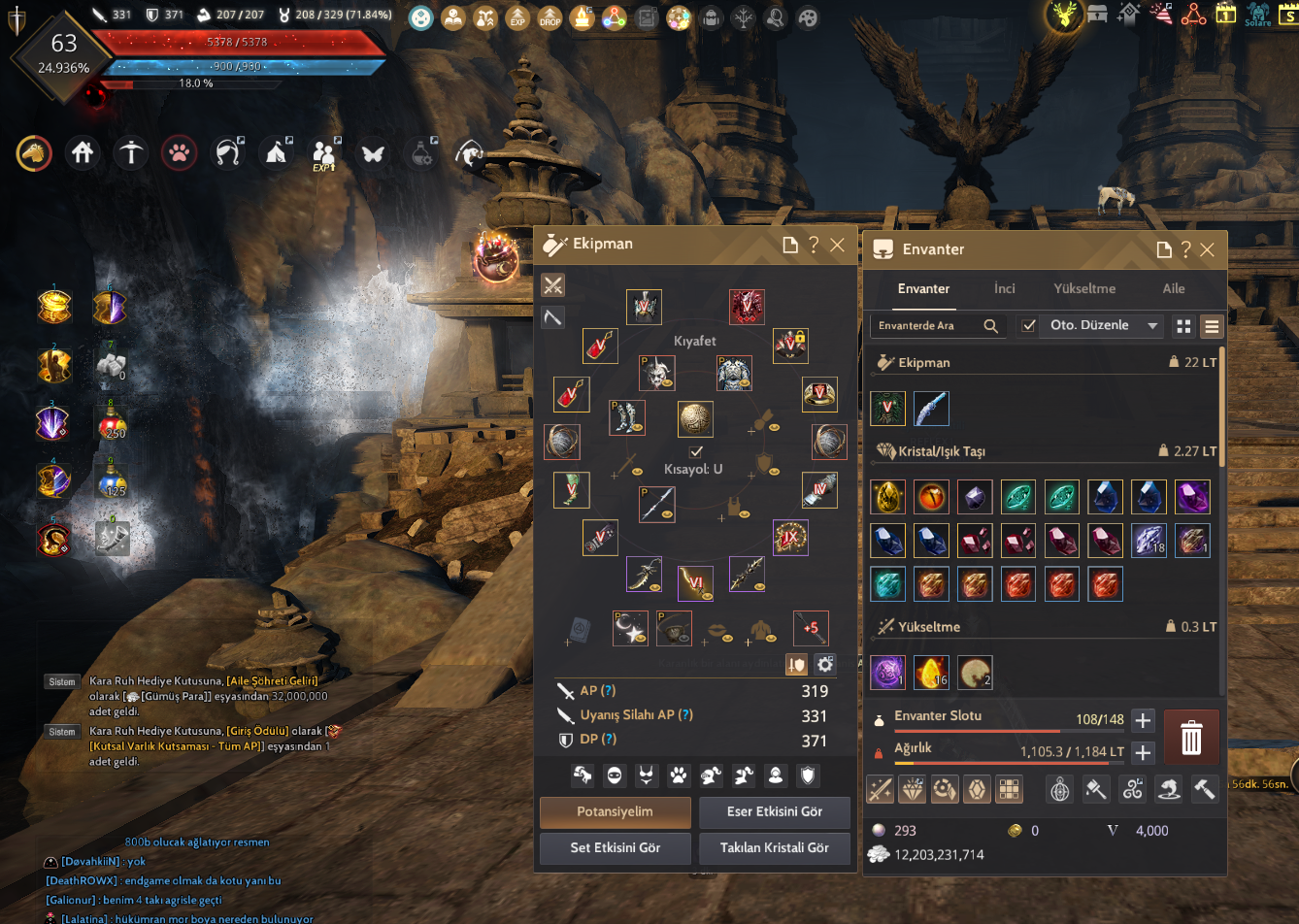Open the trash can in the inventory panel

(1191, 738)
